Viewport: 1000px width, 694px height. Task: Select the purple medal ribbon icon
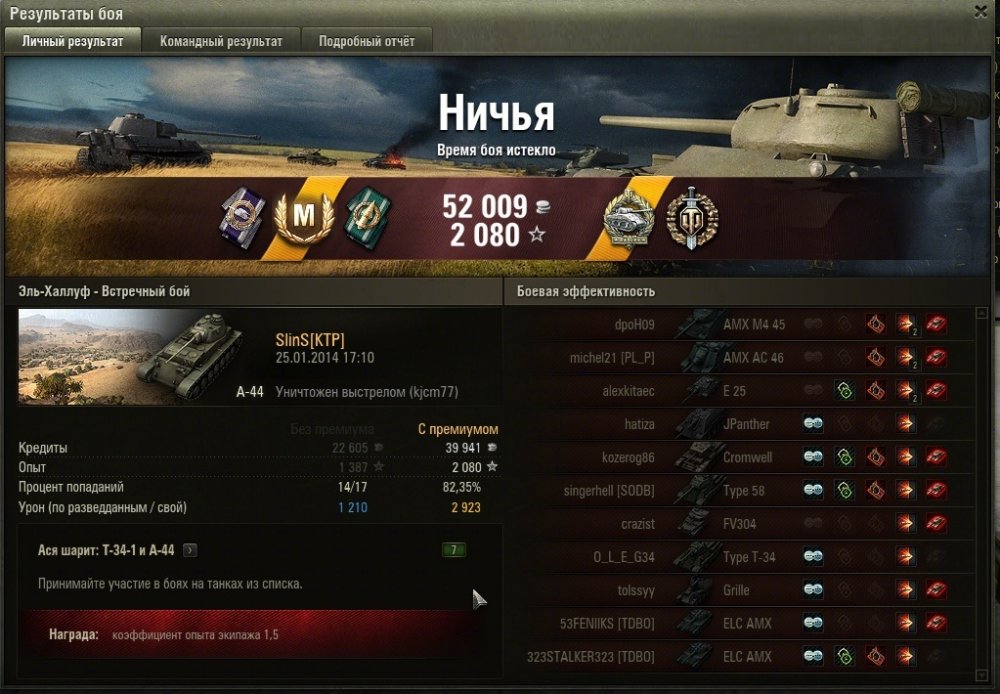(x=240, y=213)
